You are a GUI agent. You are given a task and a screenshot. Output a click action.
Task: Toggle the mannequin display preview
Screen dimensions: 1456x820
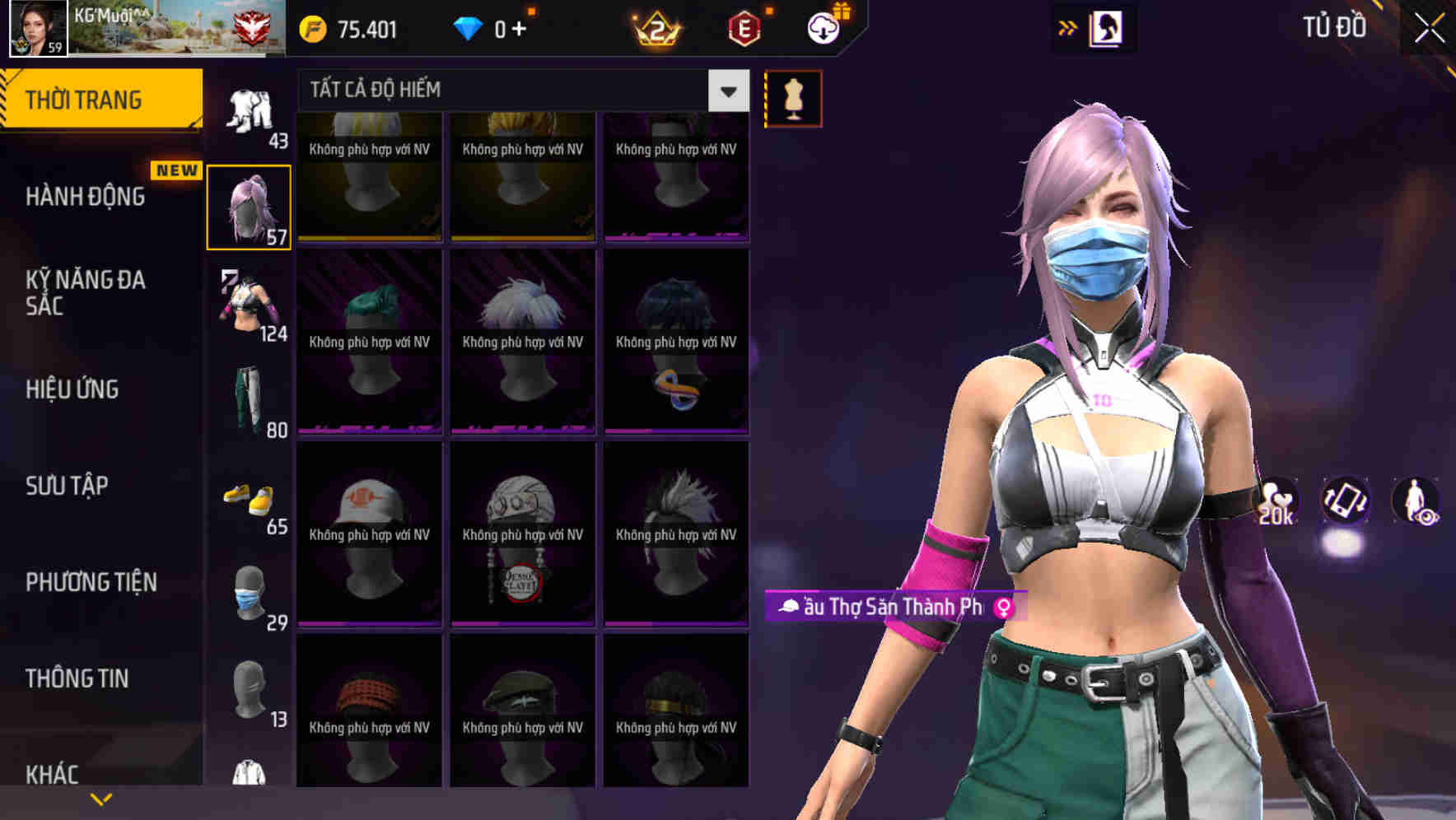tap(793, 97)
